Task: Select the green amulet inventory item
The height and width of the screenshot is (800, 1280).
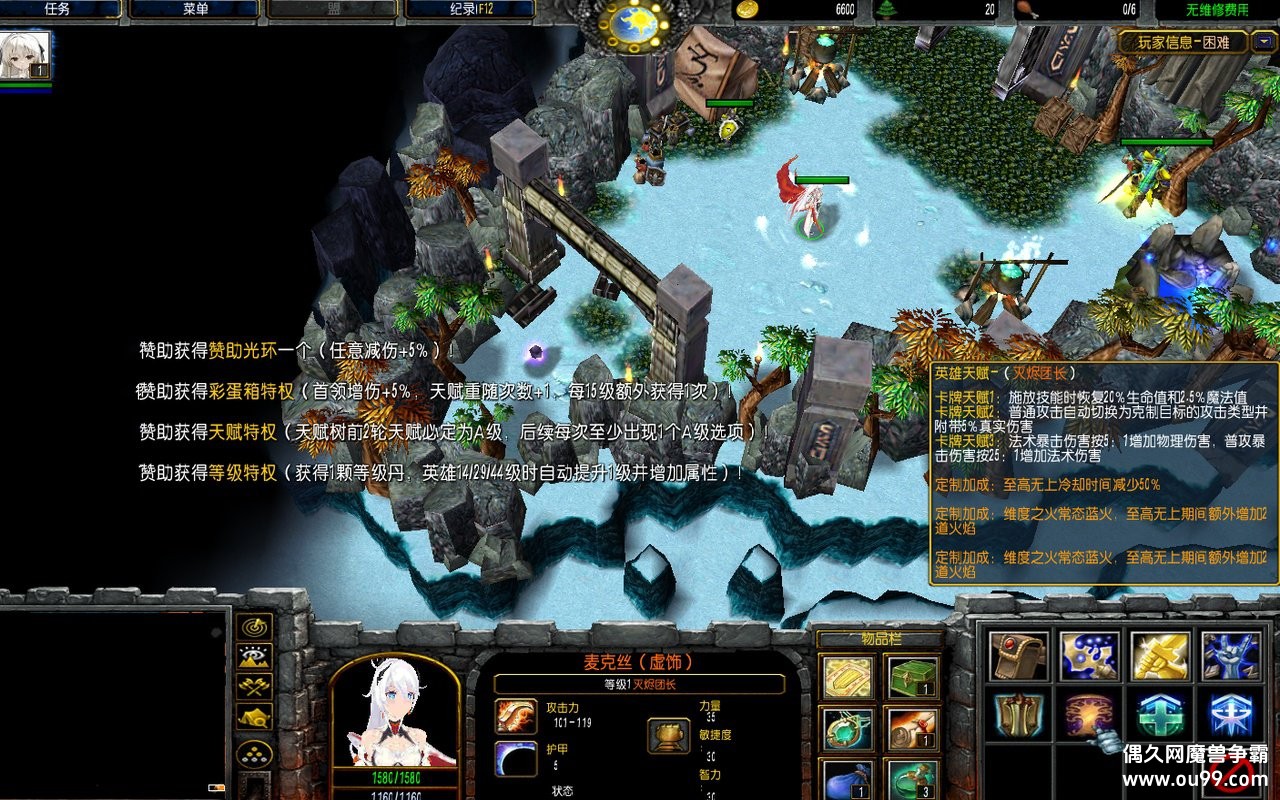Action: [x=848, y=729]
